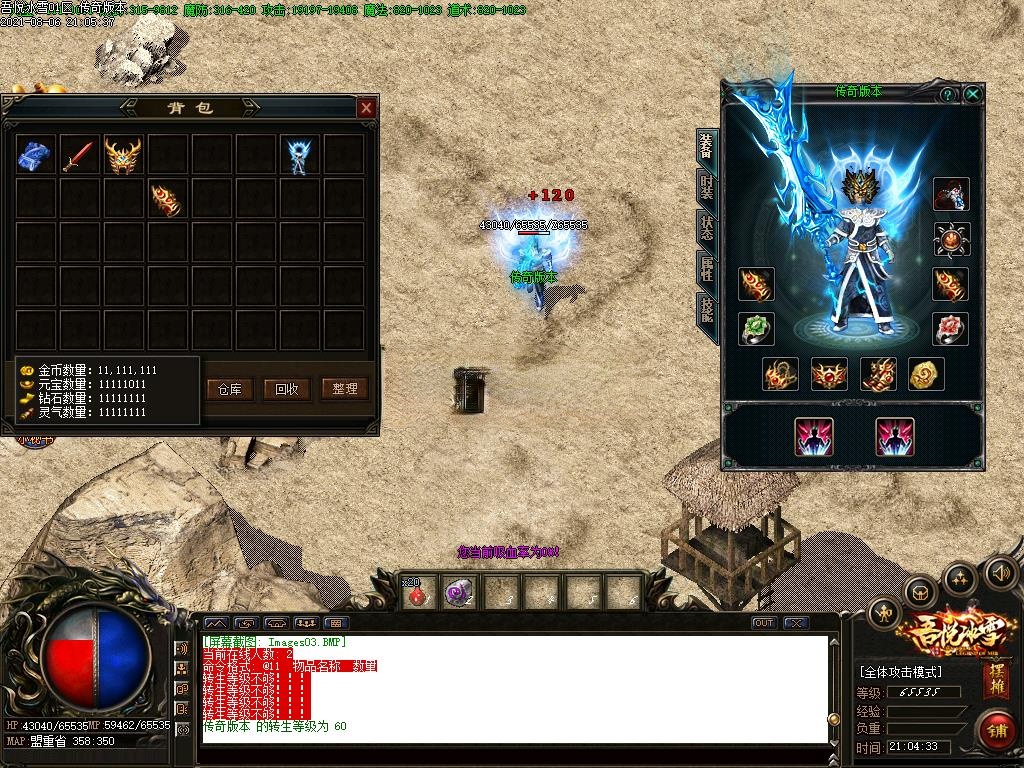Open the round 铺 shop button
Screen dimensions: 1024x768
[996, 730]
